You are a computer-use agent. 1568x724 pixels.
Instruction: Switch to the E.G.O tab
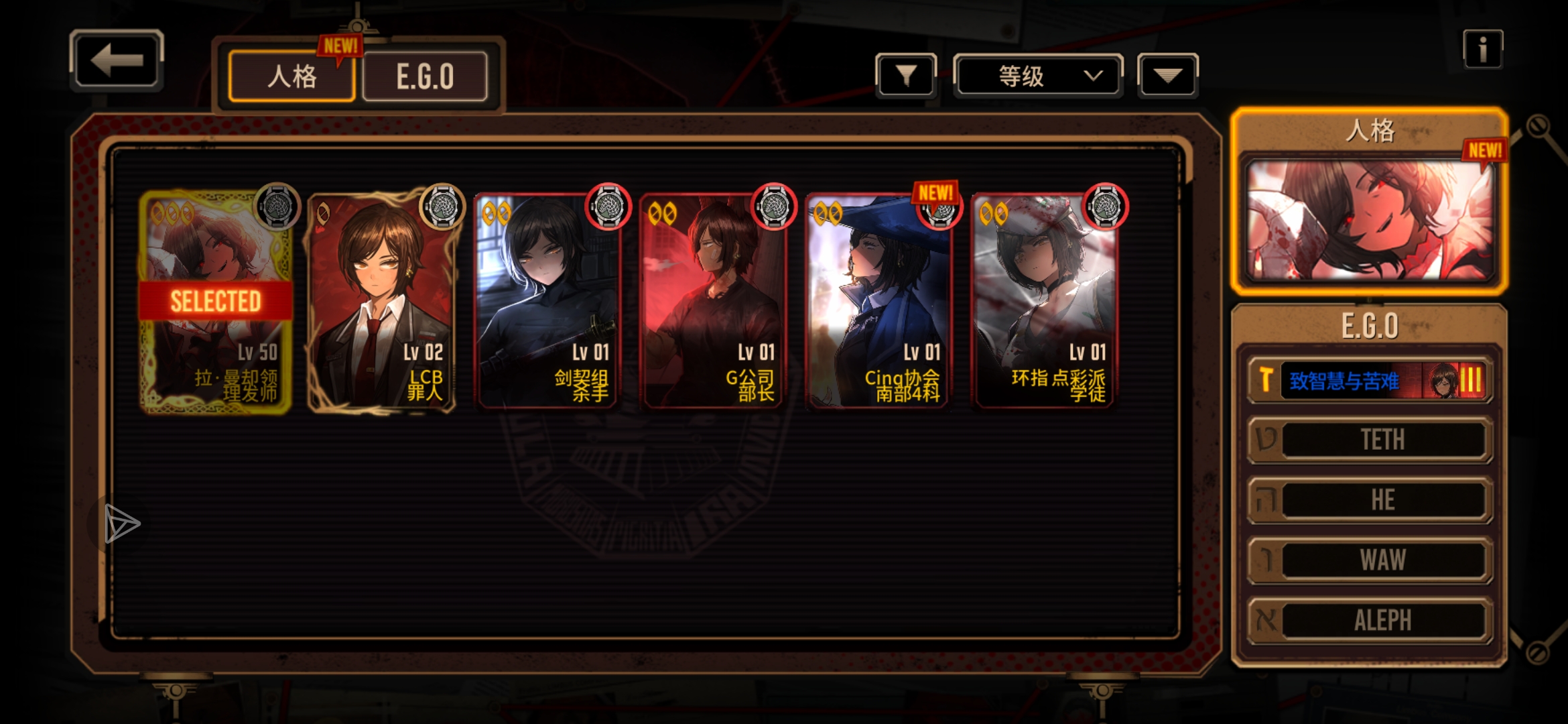point(425,76)
